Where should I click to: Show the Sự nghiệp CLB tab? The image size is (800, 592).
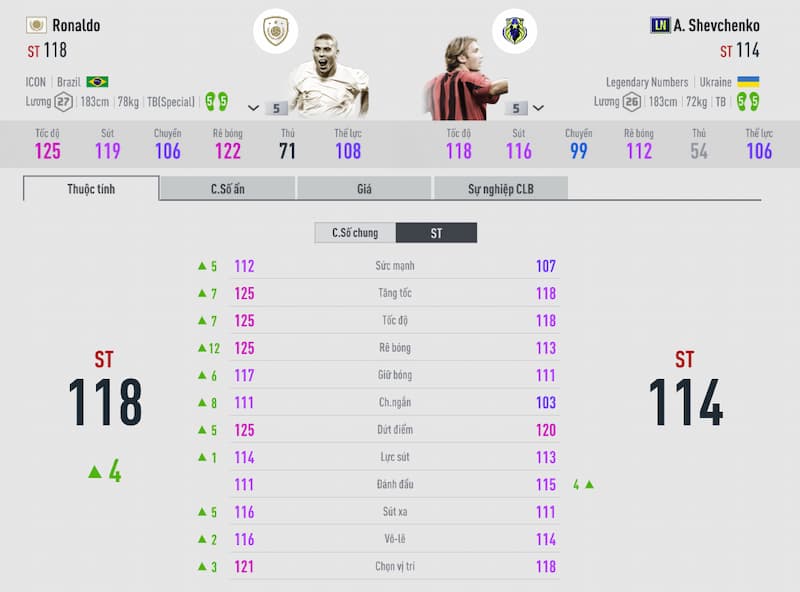tap(500, 188)
